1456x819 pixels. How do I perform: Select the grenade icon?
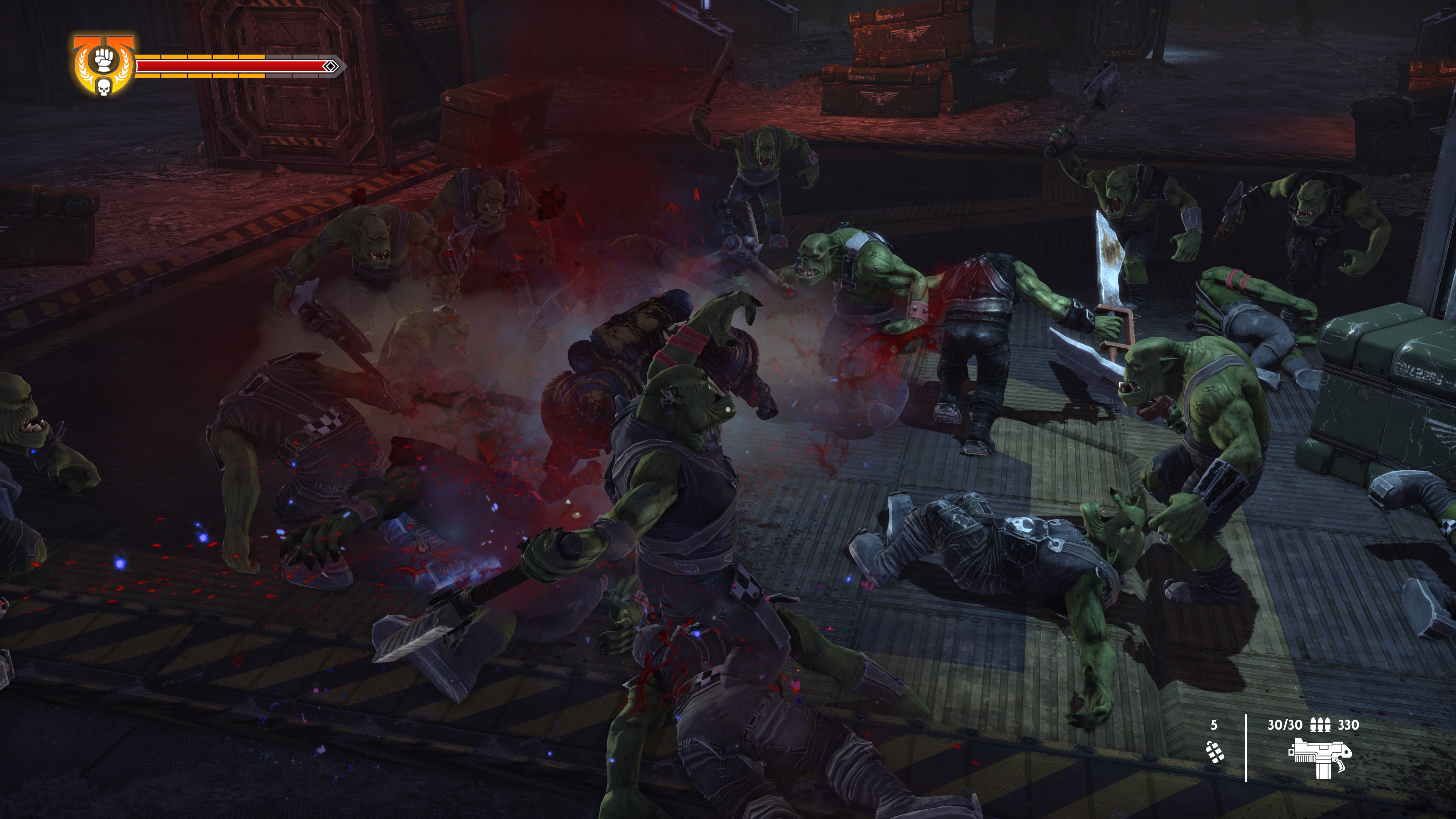(x=1214, y=751)
